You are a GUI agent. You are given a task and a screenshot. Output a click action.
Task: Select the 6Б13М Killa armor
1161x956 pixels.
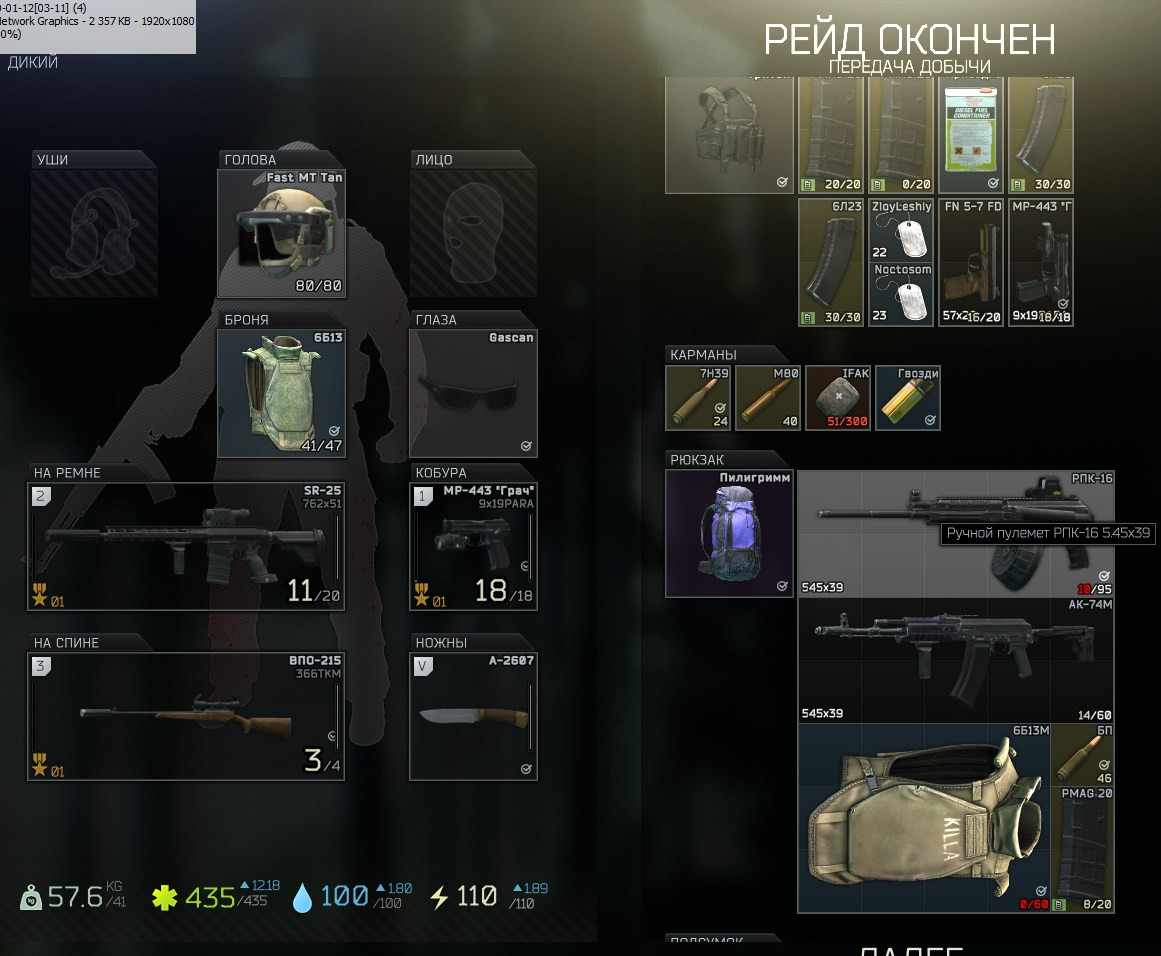tap(924, 818)
